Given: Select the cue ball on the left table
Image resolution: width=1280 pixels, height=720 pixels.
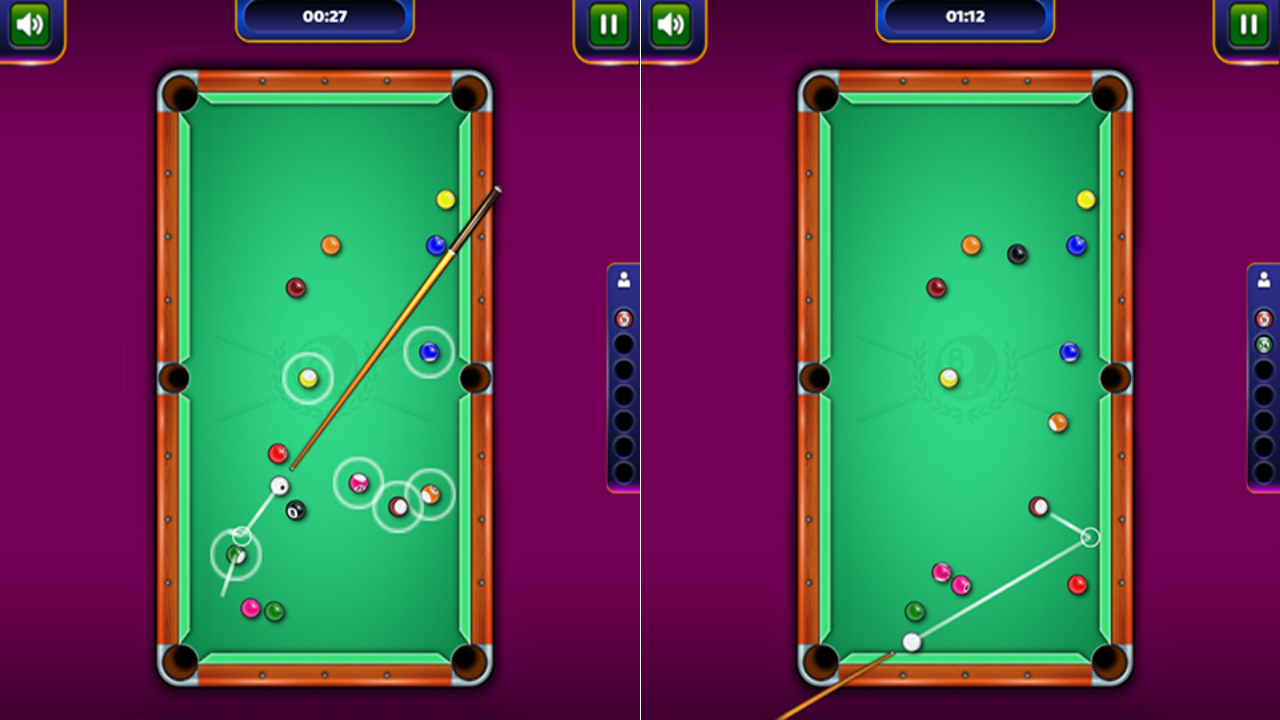Looking at the screenshot, I should (x=277, y=486).
